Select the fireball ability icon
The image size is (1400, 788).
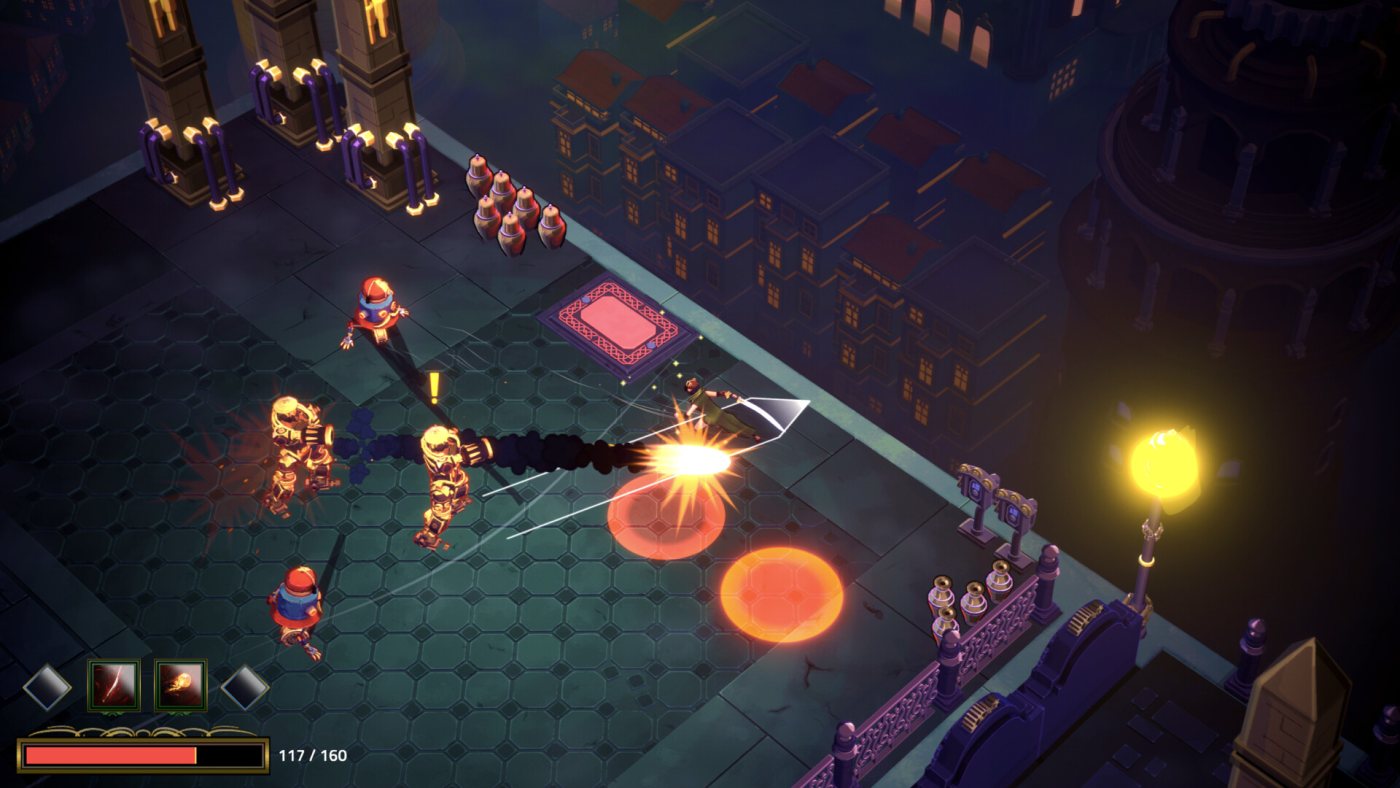tap(181, 685)
